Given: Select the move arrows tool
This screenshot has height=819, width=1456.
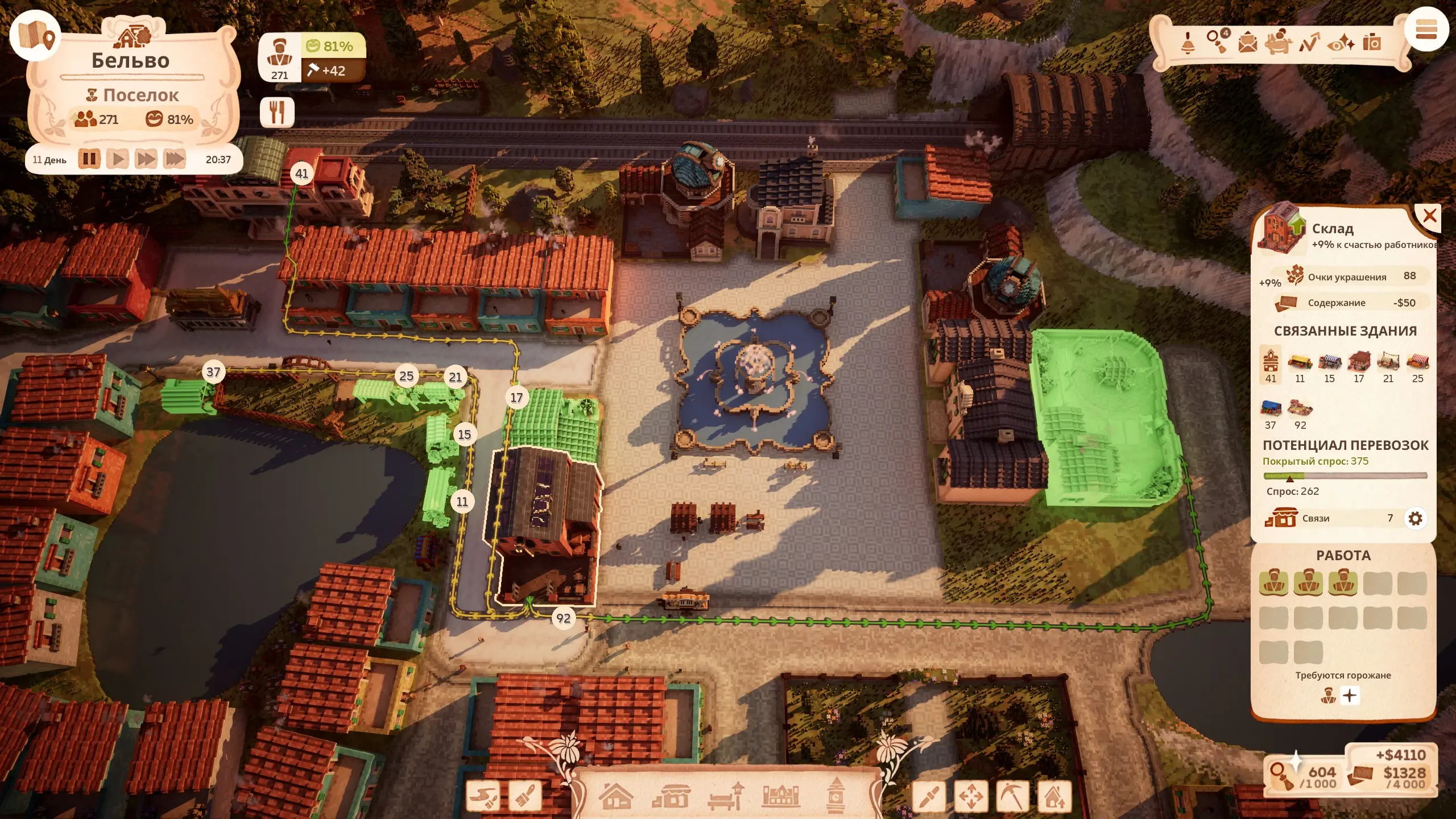Looking at the screenshot, I should (971, 796).
